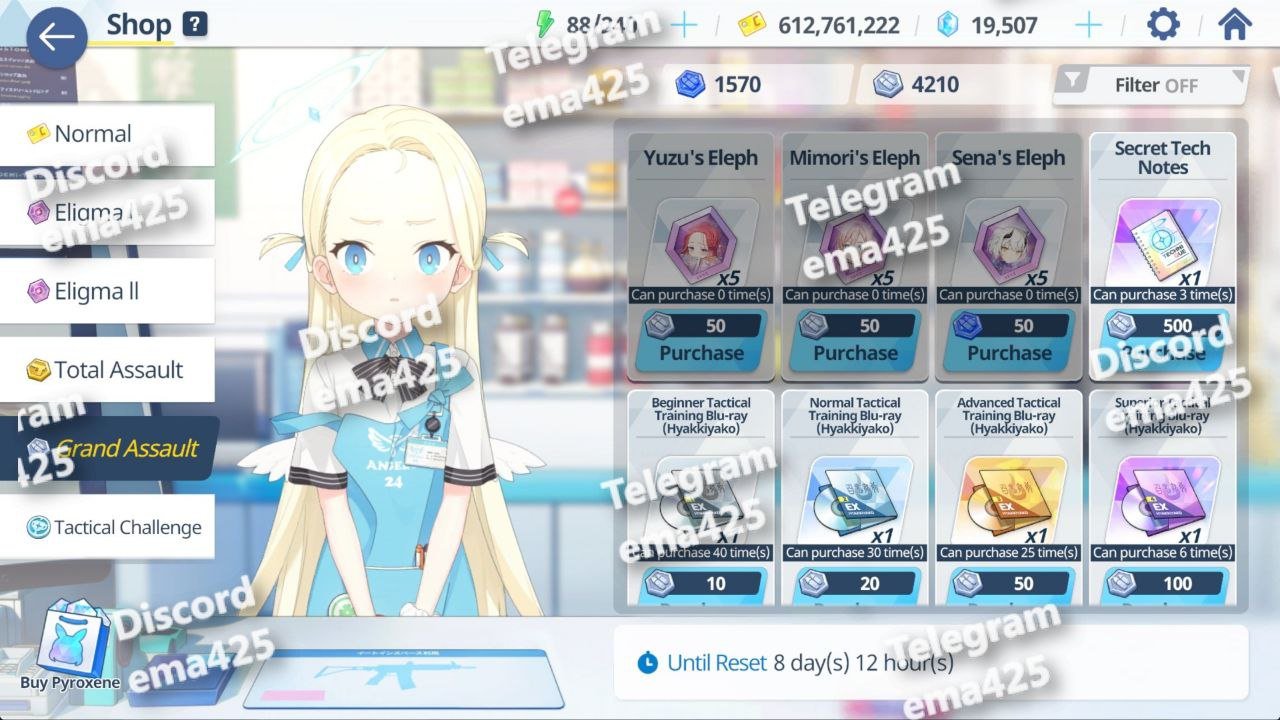Open settings via the gear icon
Viewport: 1280px width, 720px height.
tap(1163, 25)
